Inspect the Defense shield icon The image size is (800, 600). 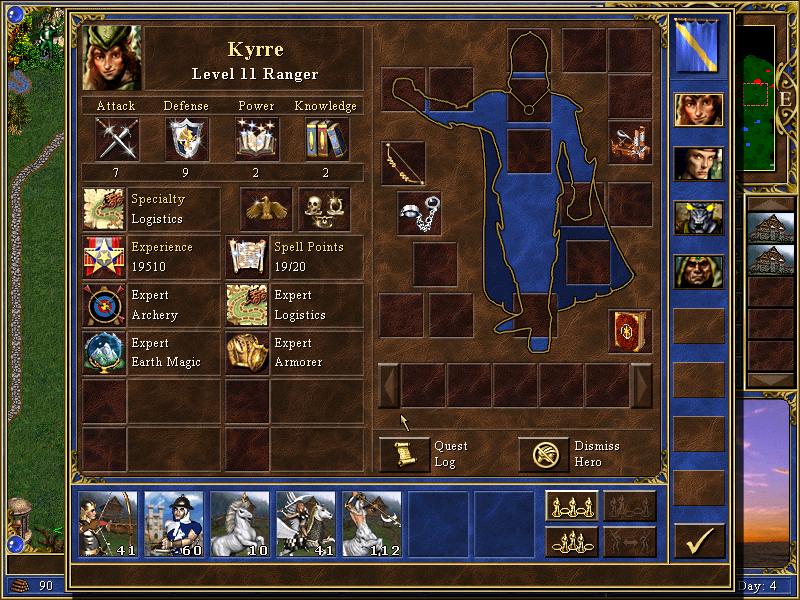187,138
